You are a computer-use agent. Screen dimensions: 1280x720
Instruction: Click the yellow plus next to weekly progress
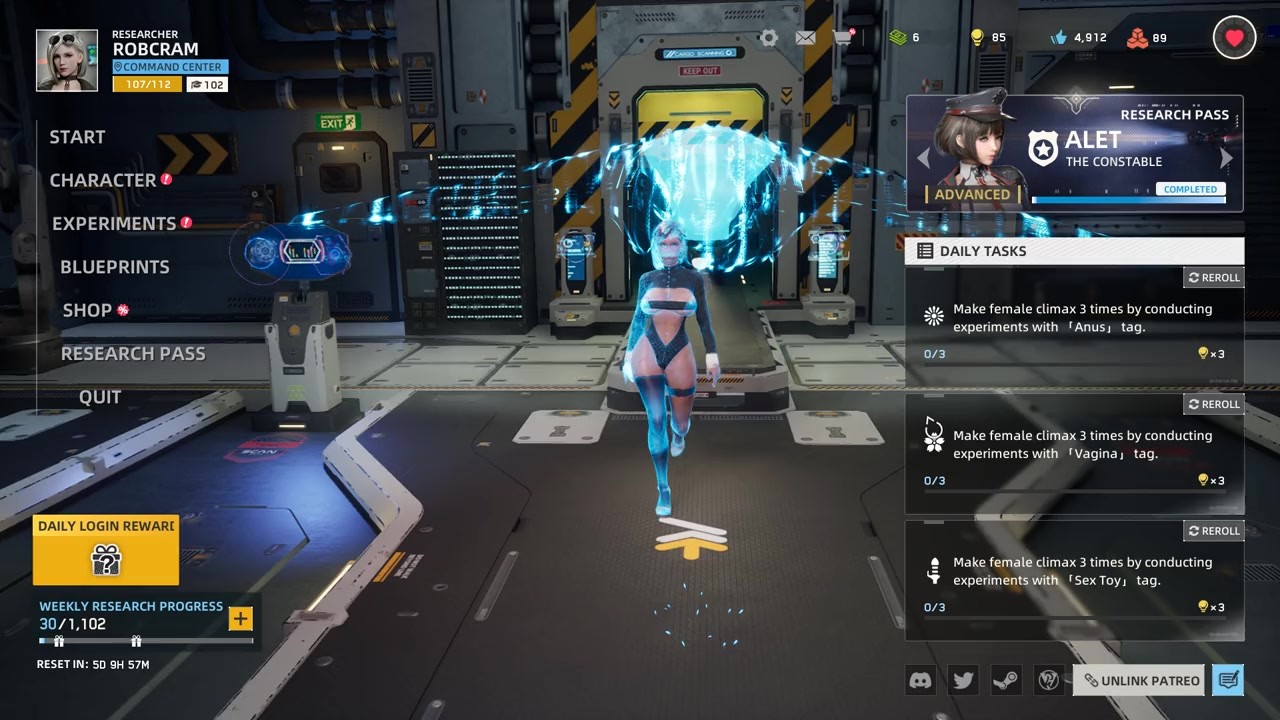(x=240, y=619)
